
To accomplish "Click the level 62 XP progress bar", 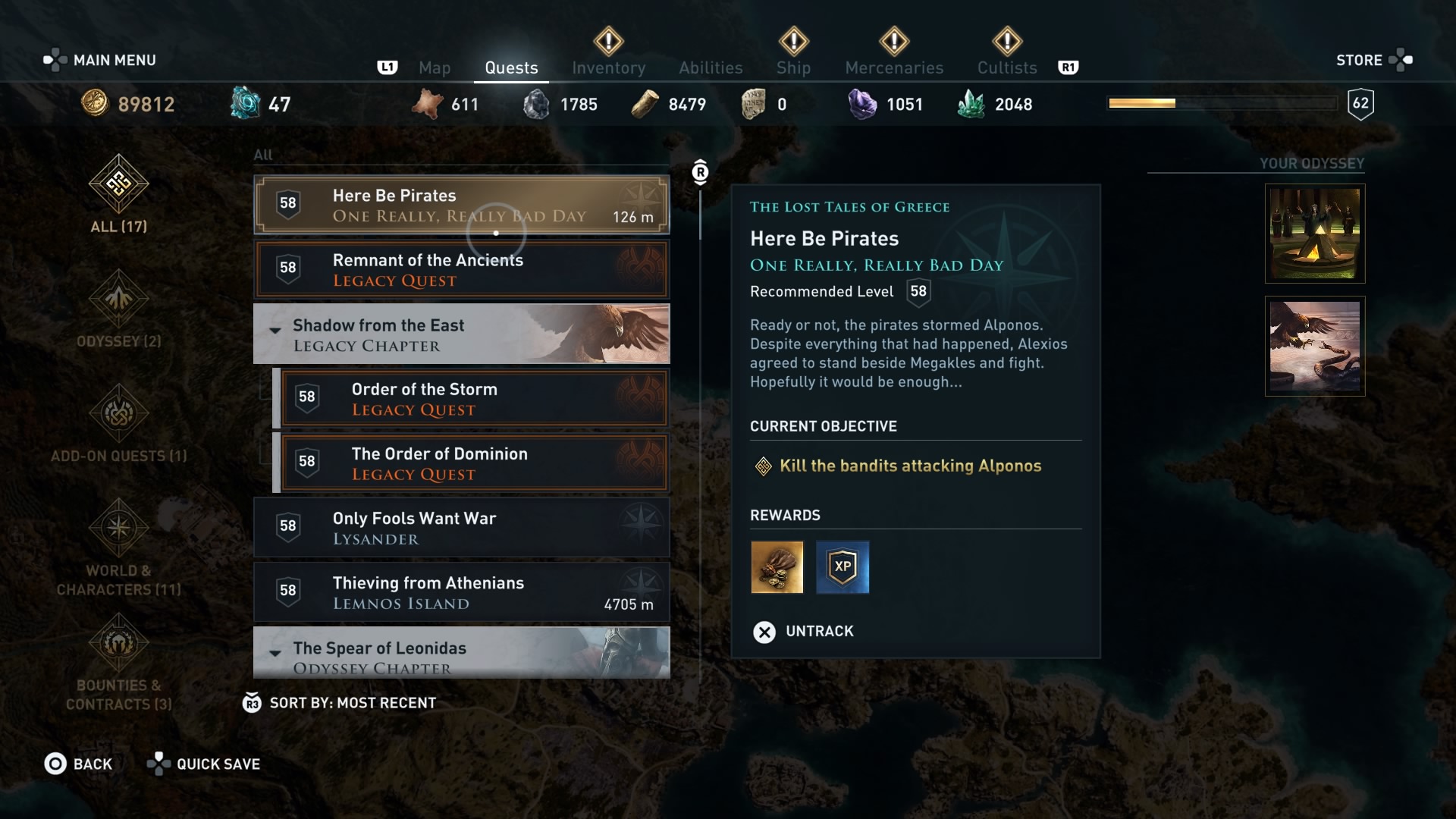I will point(1221,102).
